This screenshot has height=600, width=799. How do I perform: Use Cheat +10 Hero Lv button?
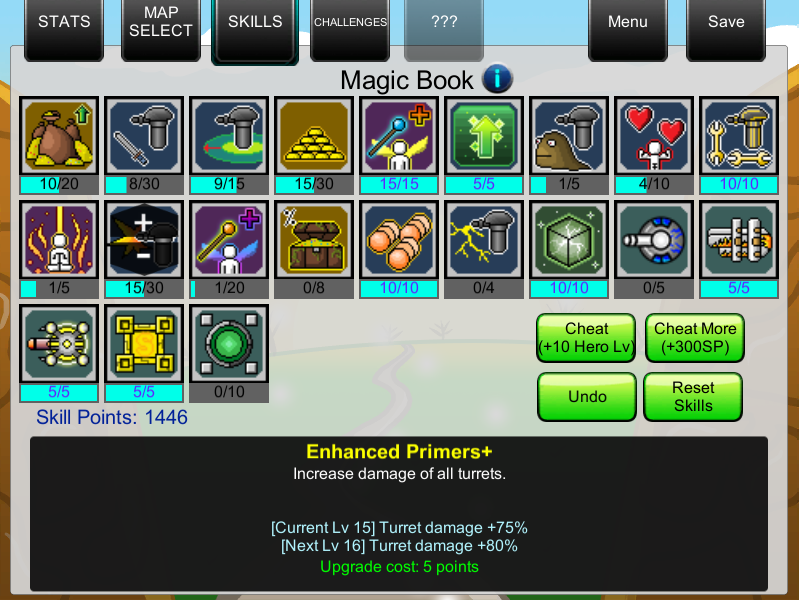(587, 338)
